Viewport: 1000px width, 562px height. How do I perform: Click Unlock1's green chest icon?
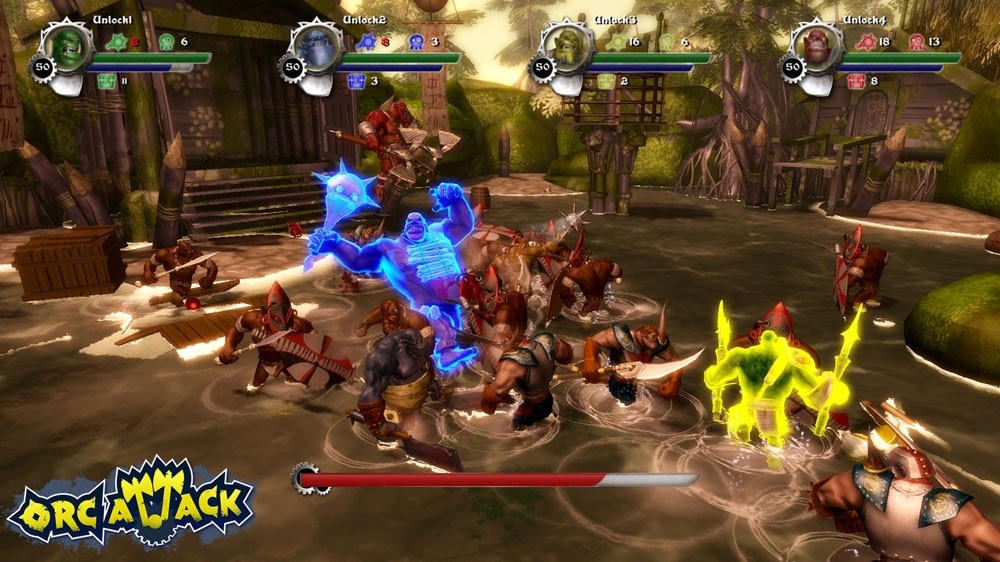pyautogui.click(x=107, y=81)
